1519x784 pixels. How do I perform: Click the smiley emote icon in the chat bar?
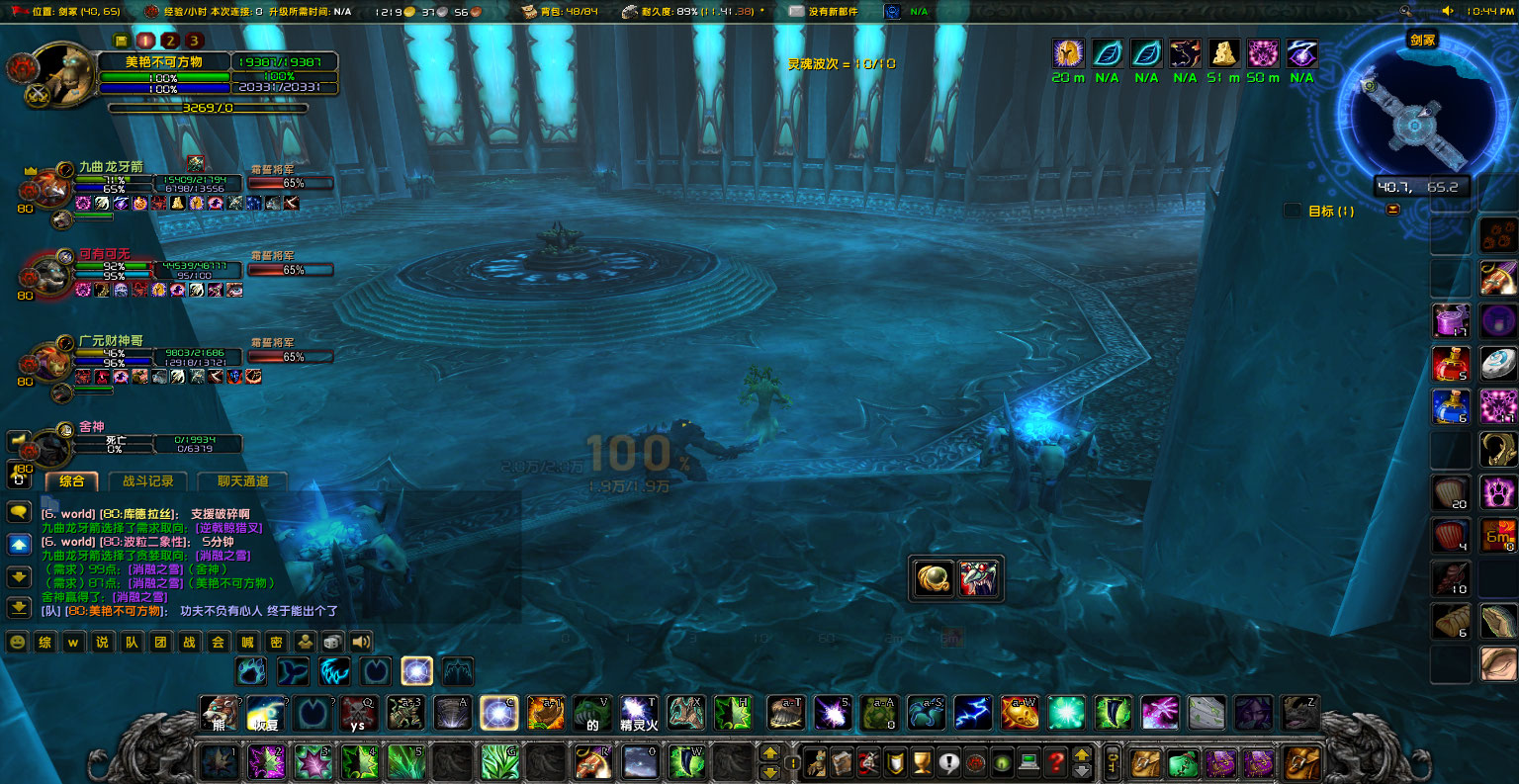17,642
